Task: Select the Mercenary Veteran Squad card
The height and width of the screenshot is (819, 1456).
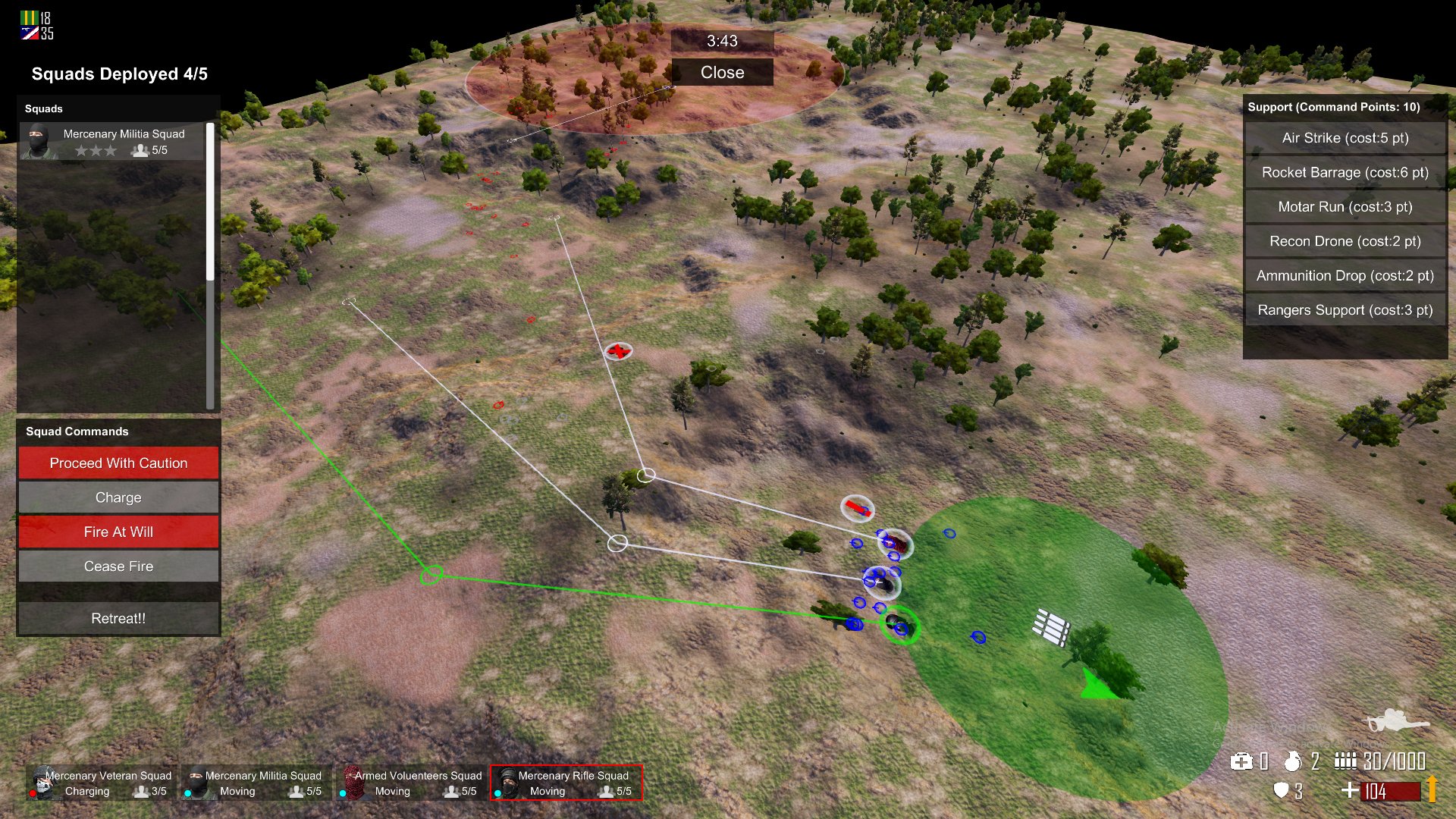Action: (102, 783)
